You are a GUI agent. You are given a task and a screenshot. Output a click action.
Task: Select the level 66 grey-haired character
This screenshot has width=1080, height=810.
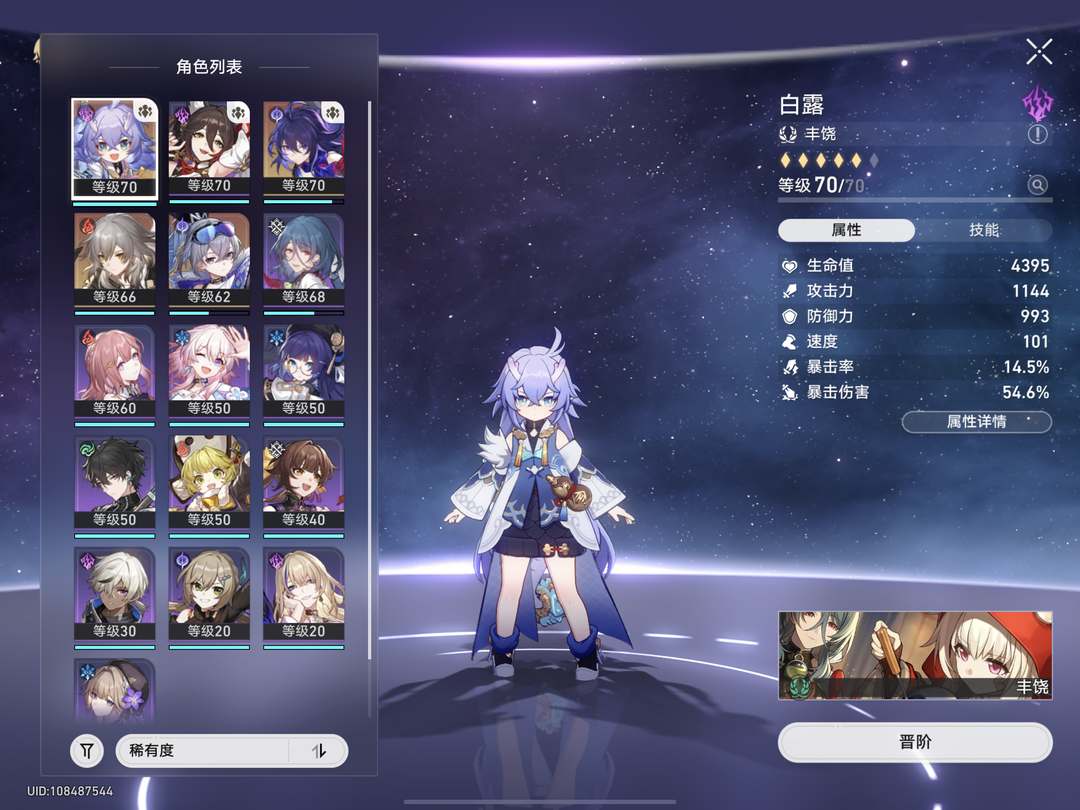pos(115,260)
